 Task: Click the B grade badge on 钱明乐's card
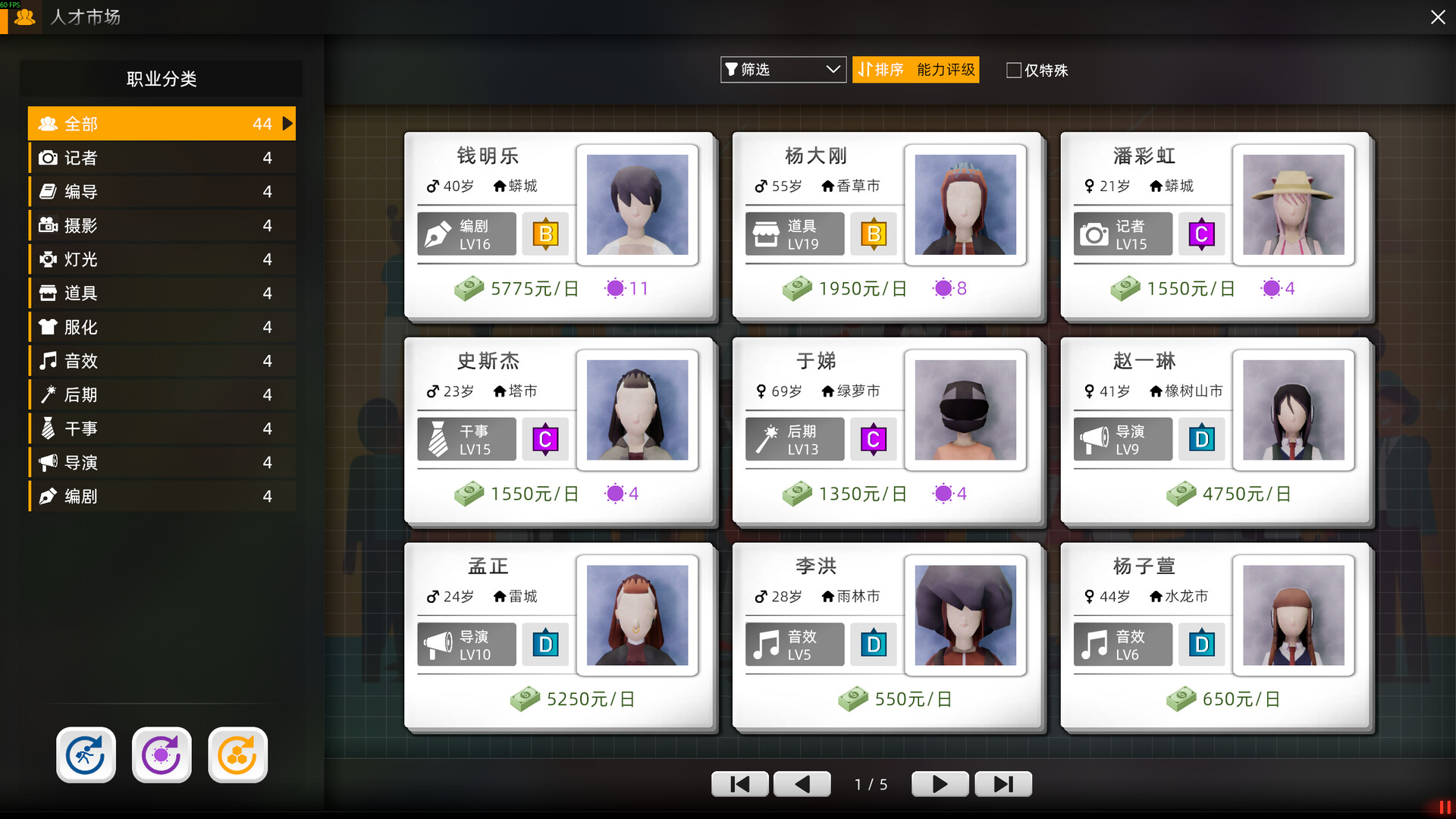pyautogui.click(x=545, y=234)
